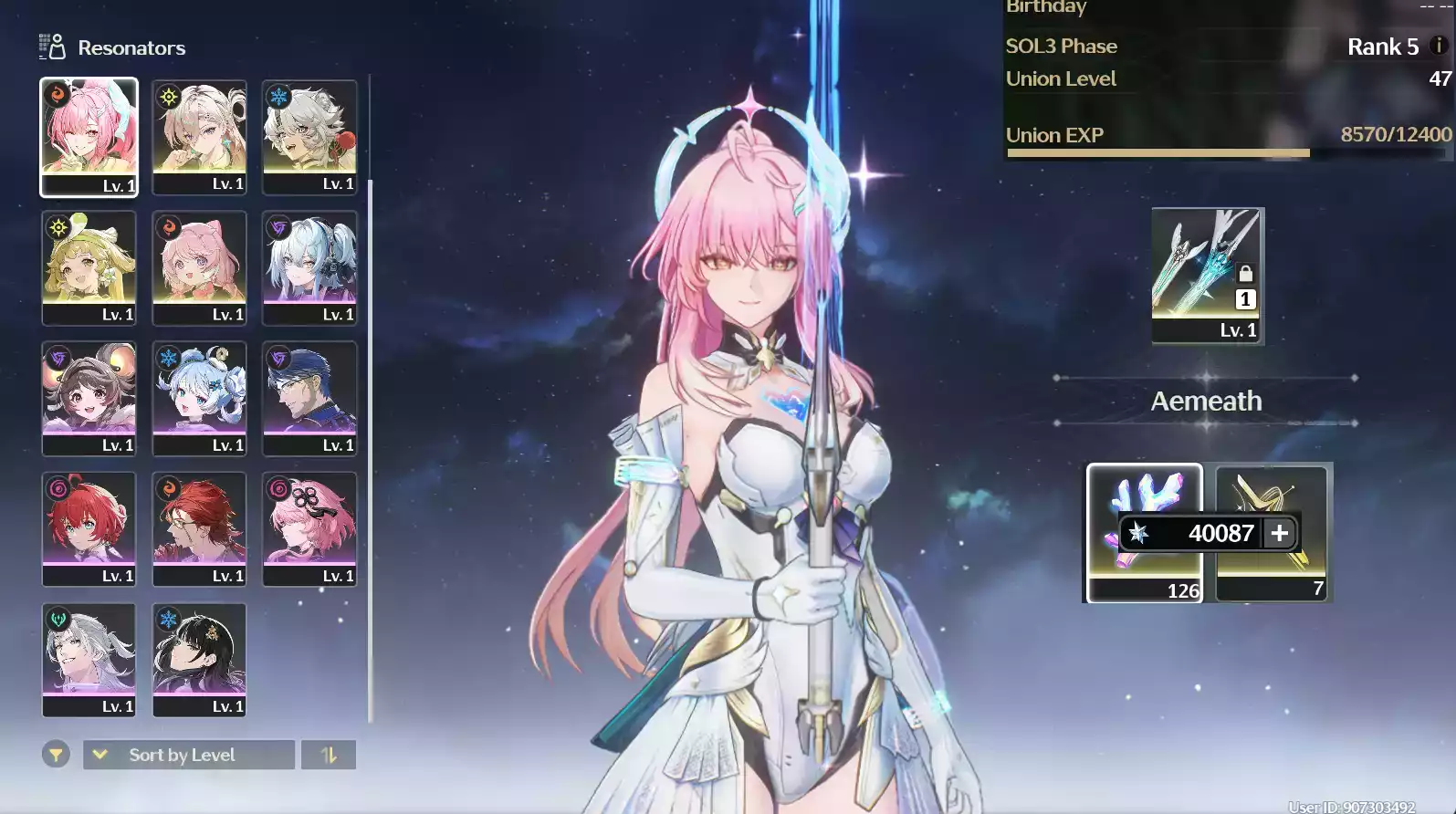
Task: Click the Resonators header icon
Action: 51,47
